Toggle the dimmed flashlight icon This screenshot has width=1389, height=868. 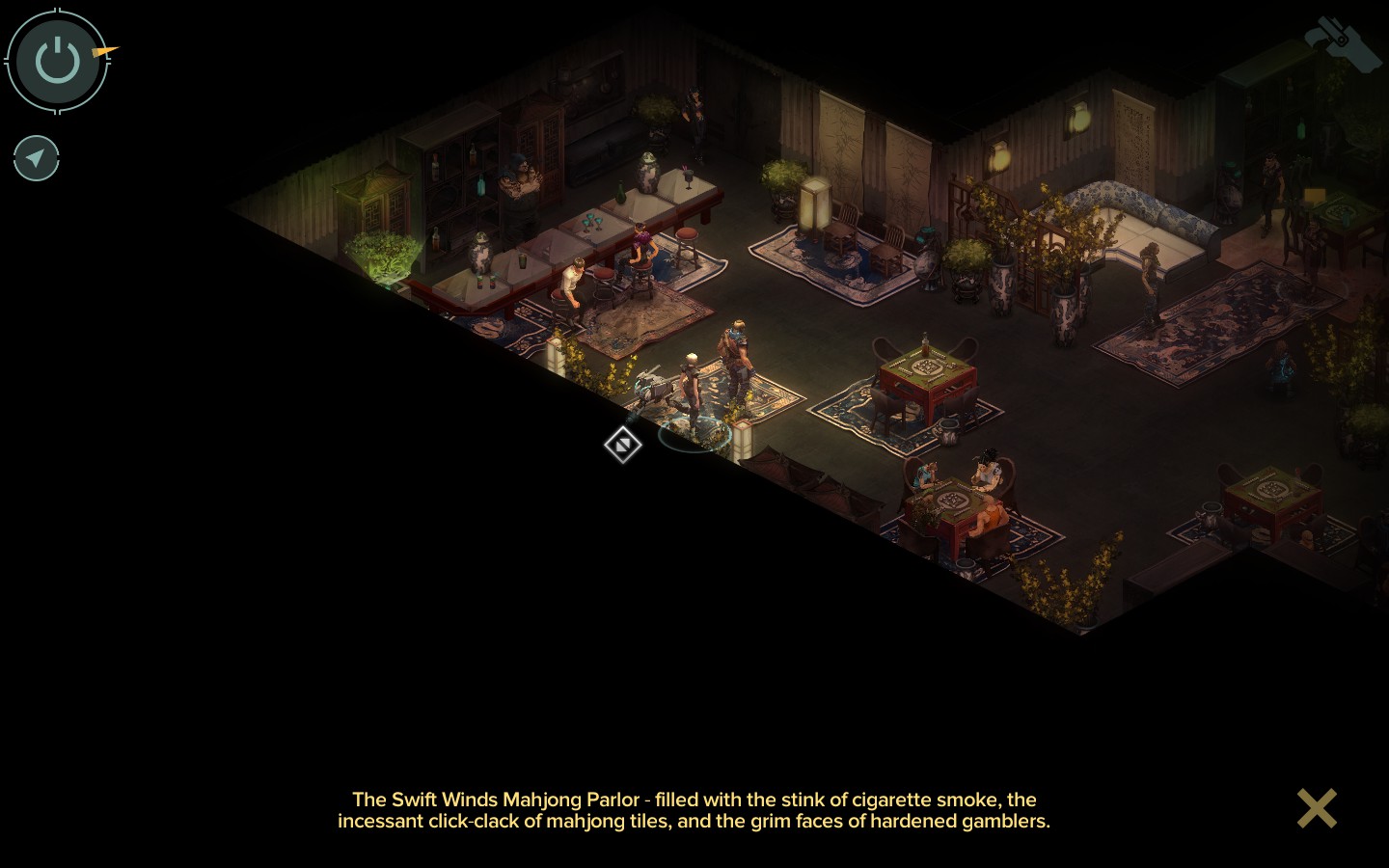pos(1342,42)
